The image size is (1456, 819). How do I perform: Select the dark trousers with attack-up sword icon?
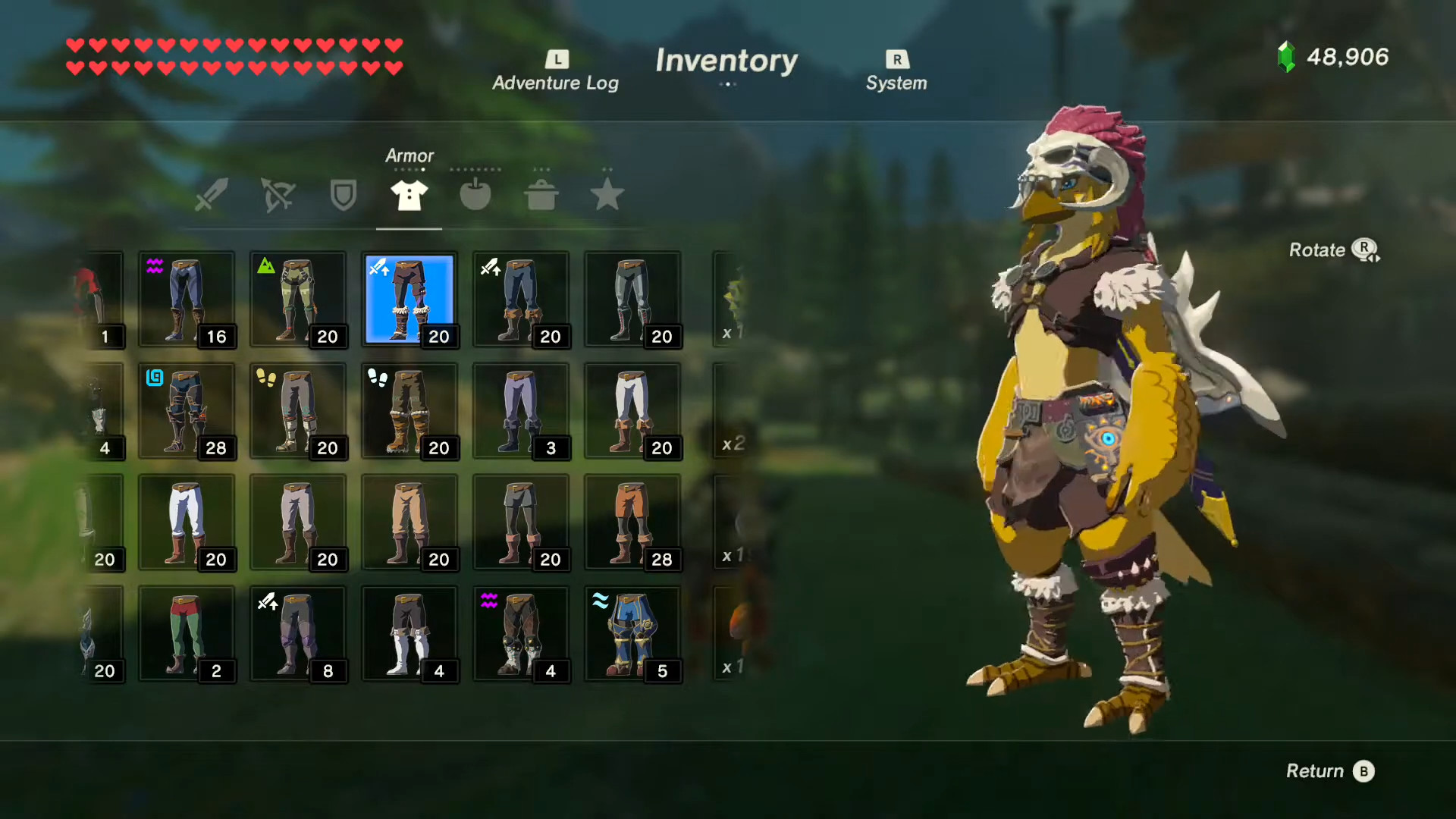click(x=298, y=633)
